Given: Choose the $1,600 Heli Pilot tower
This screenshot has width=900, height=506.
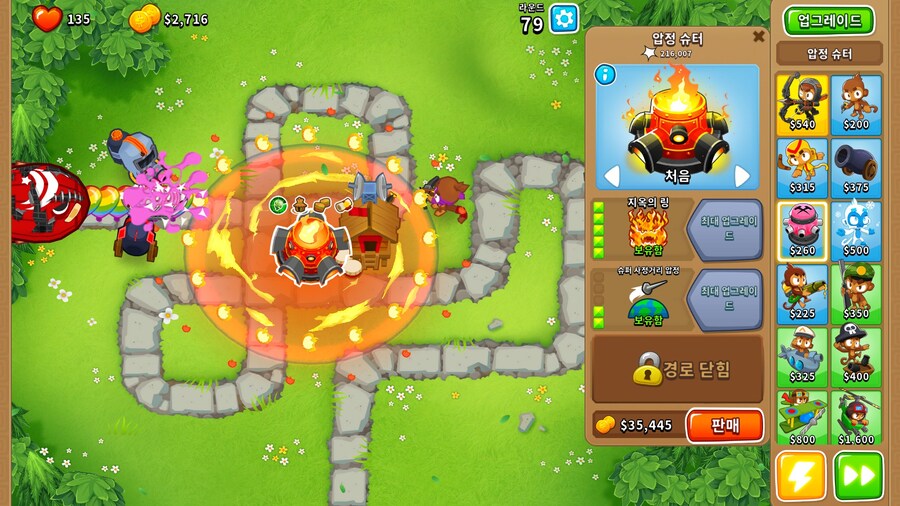Looking at the screenshot, I should click(x=856, y=419).
